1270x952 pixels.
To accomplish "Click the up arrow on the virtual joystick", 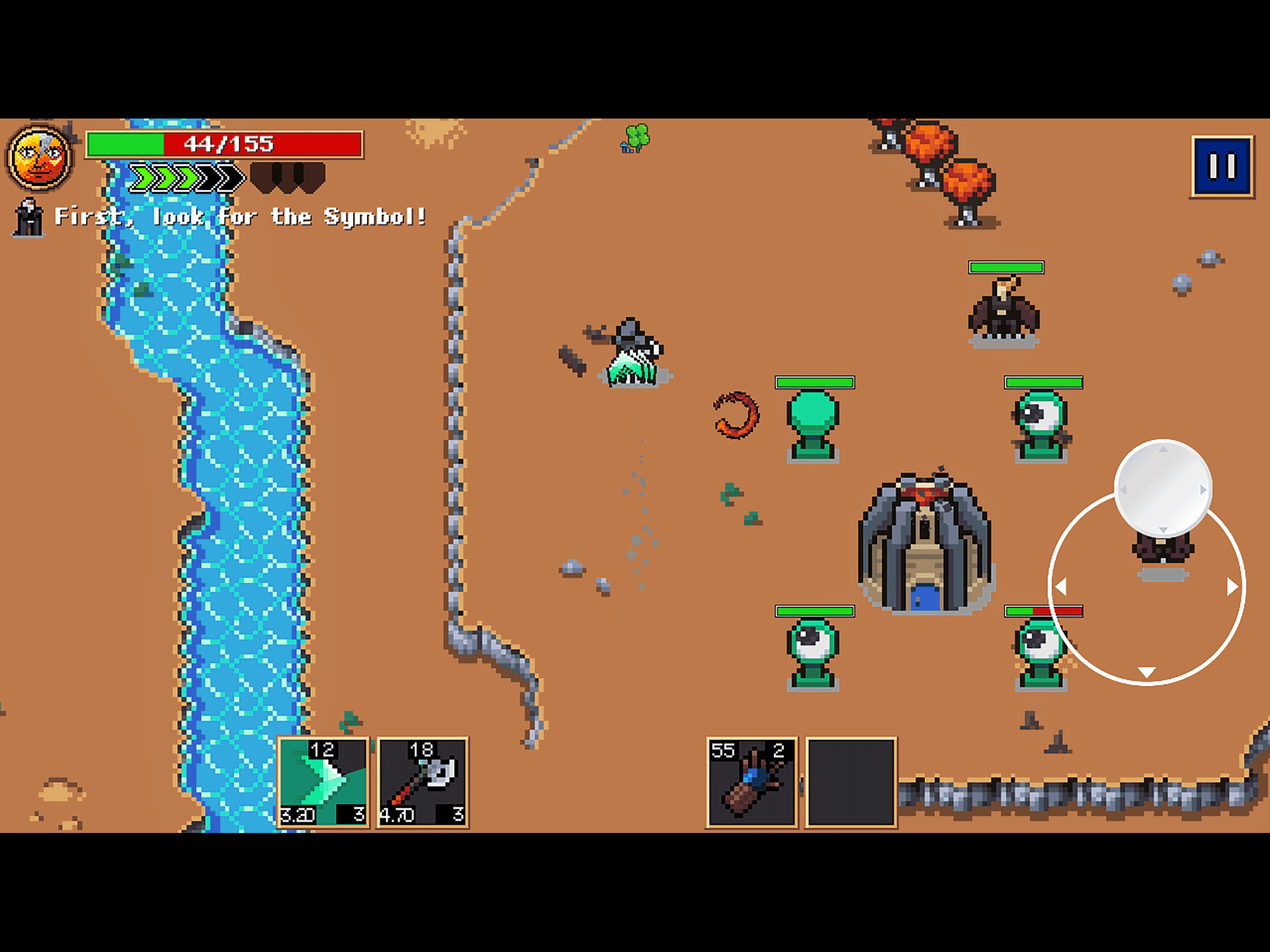I will pos(1164,450).
